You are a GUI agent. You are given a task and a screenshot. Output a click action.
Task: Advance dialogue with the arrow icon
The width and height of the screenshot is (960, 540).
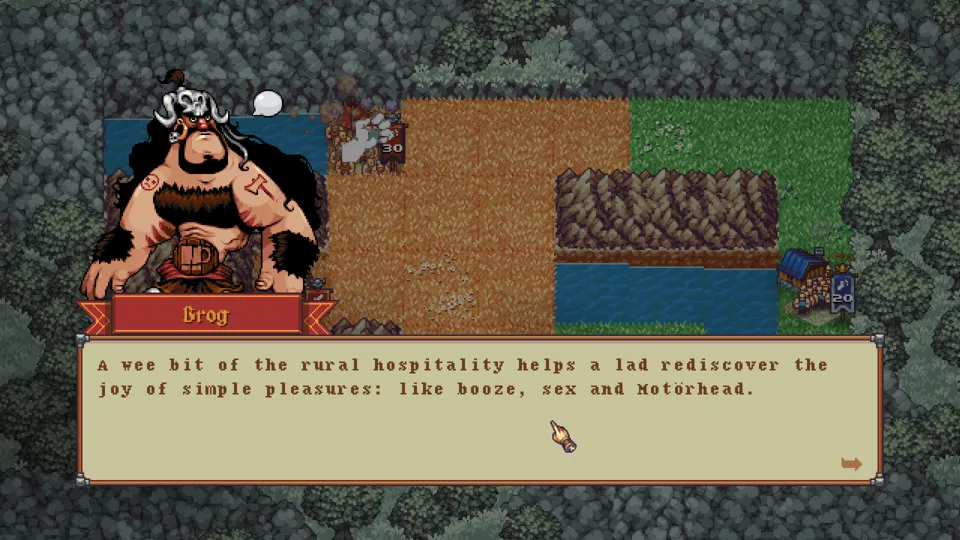point(851,463)
